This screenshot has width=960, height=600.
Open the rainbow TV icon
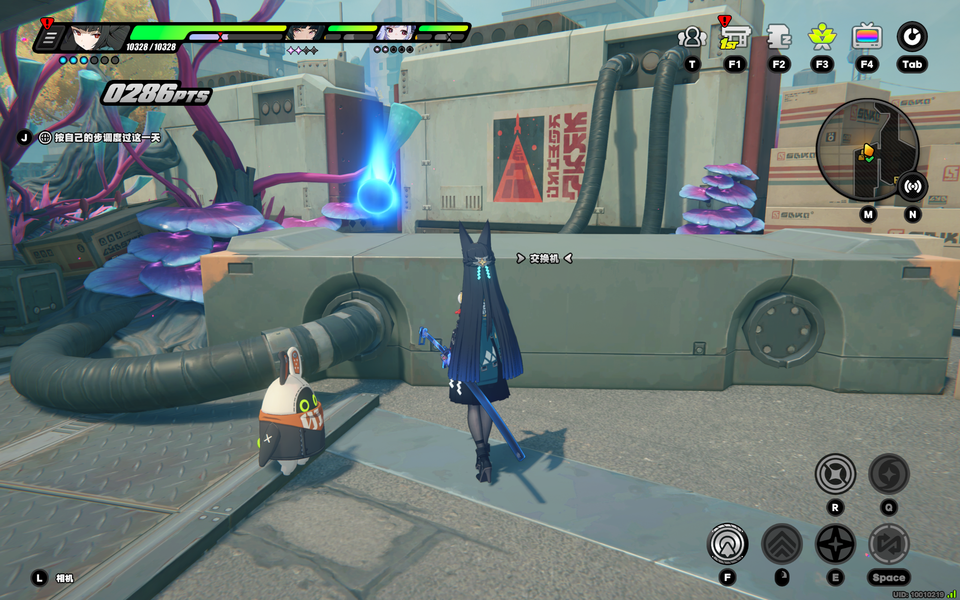[867, 38]
